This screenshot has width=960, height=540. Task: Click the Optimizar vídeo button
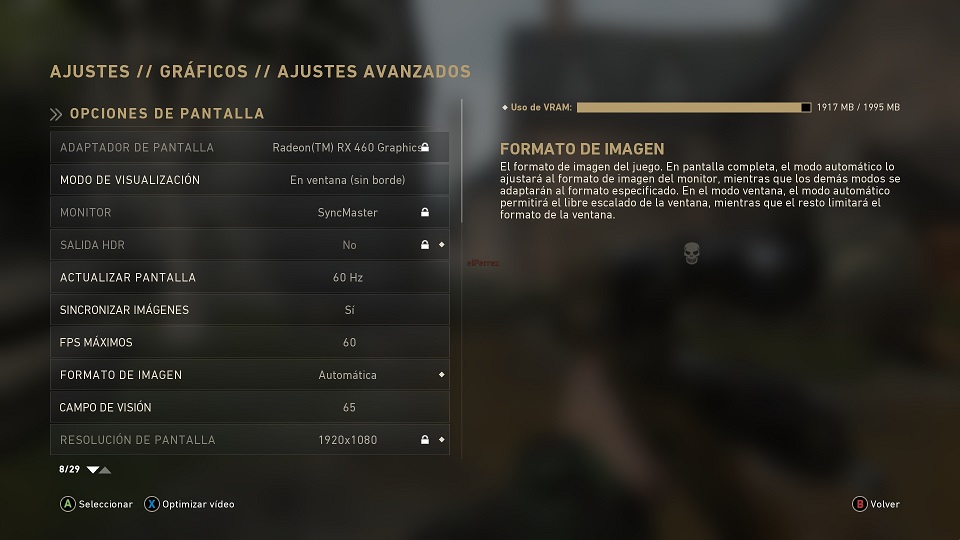coord(190,504)
